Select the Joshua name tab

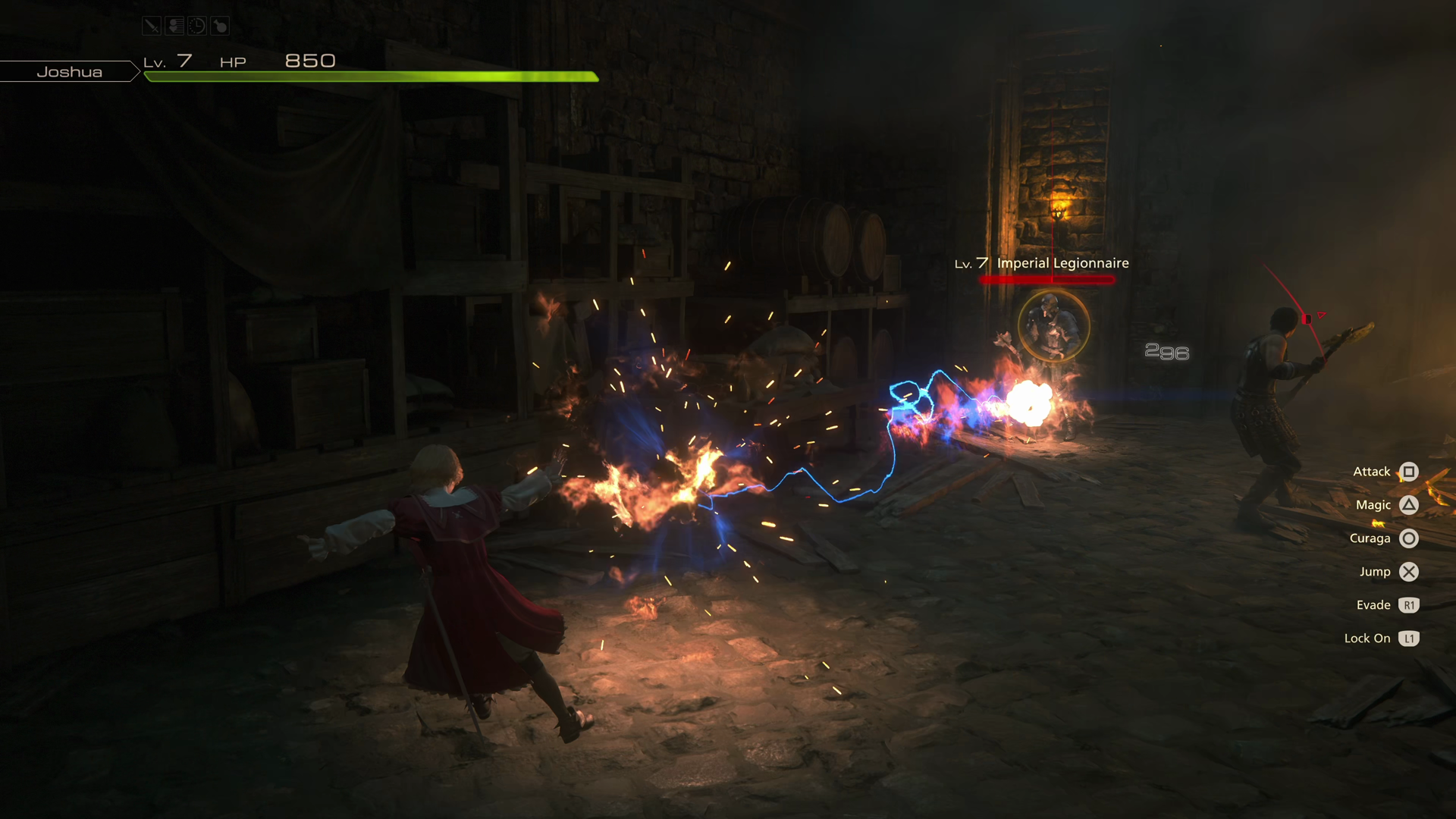[70, 71]
